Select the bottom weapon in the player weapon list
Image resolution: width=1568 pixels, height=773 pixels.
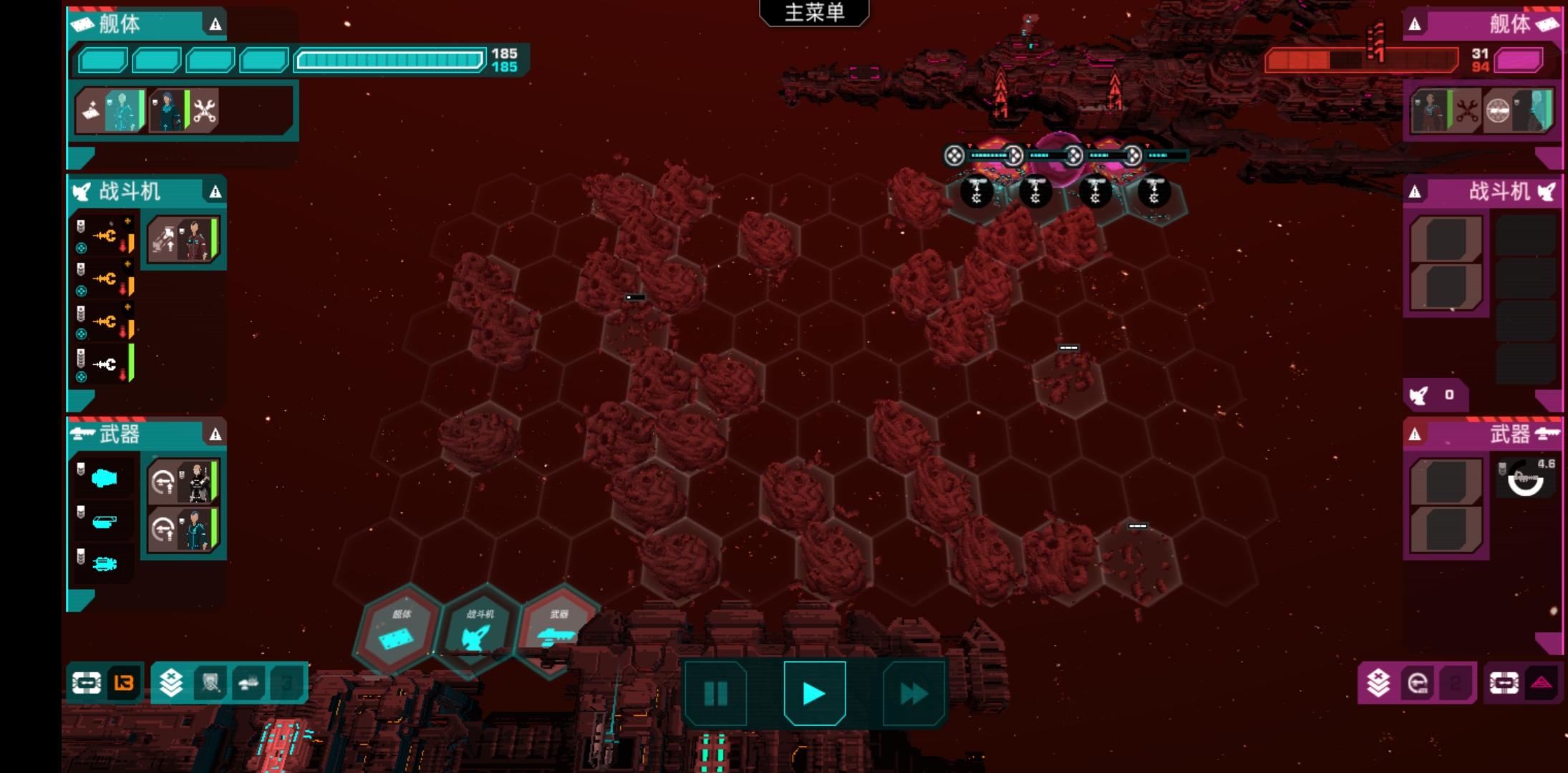pyautogui.click(x=105, y=563)
